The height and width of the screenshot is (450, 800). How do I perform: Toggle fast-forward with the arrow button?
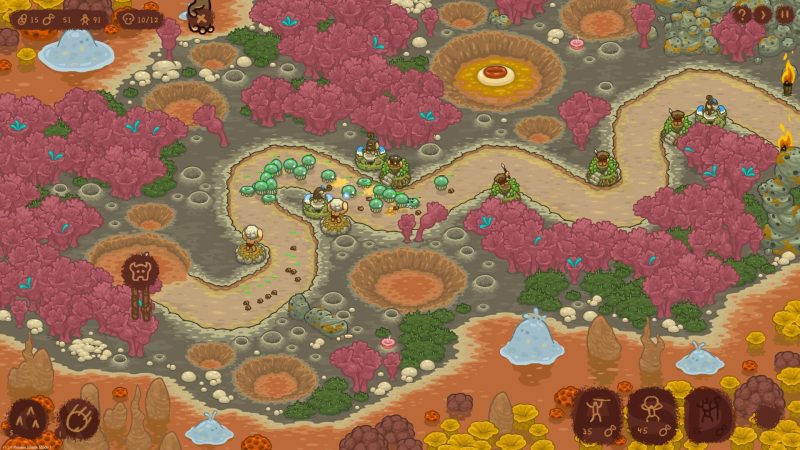point(762,15)
